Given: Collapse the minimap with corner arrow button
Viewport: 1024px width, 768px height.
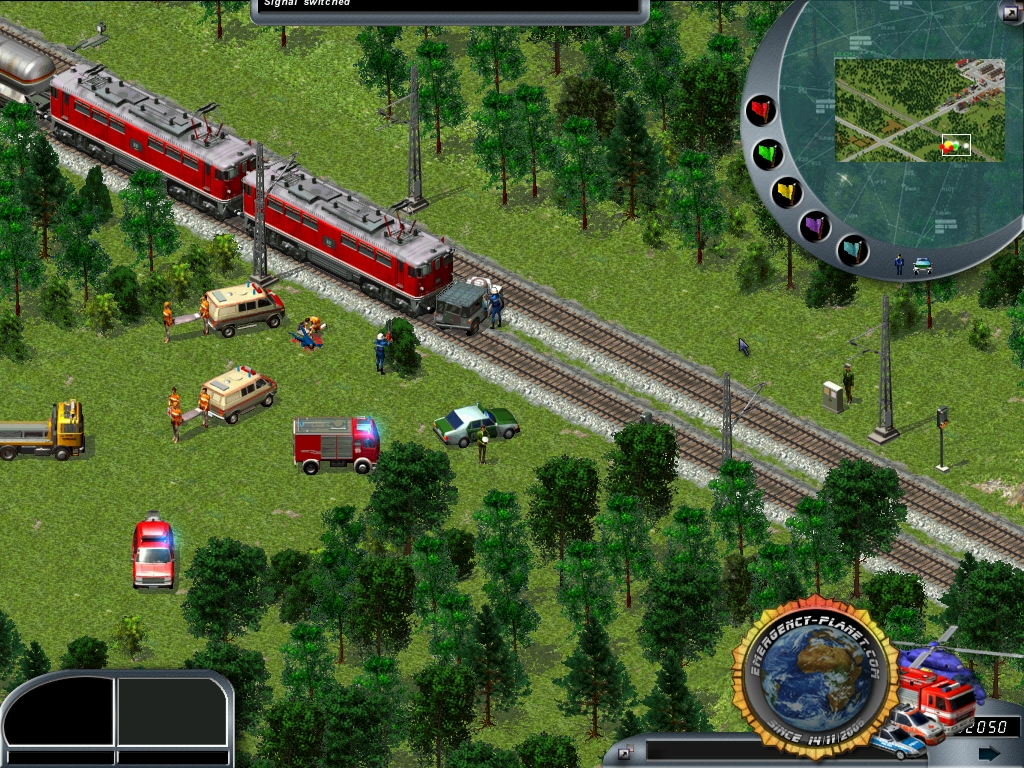Looking at the screenshot, I should click(x=1009, y=12).
